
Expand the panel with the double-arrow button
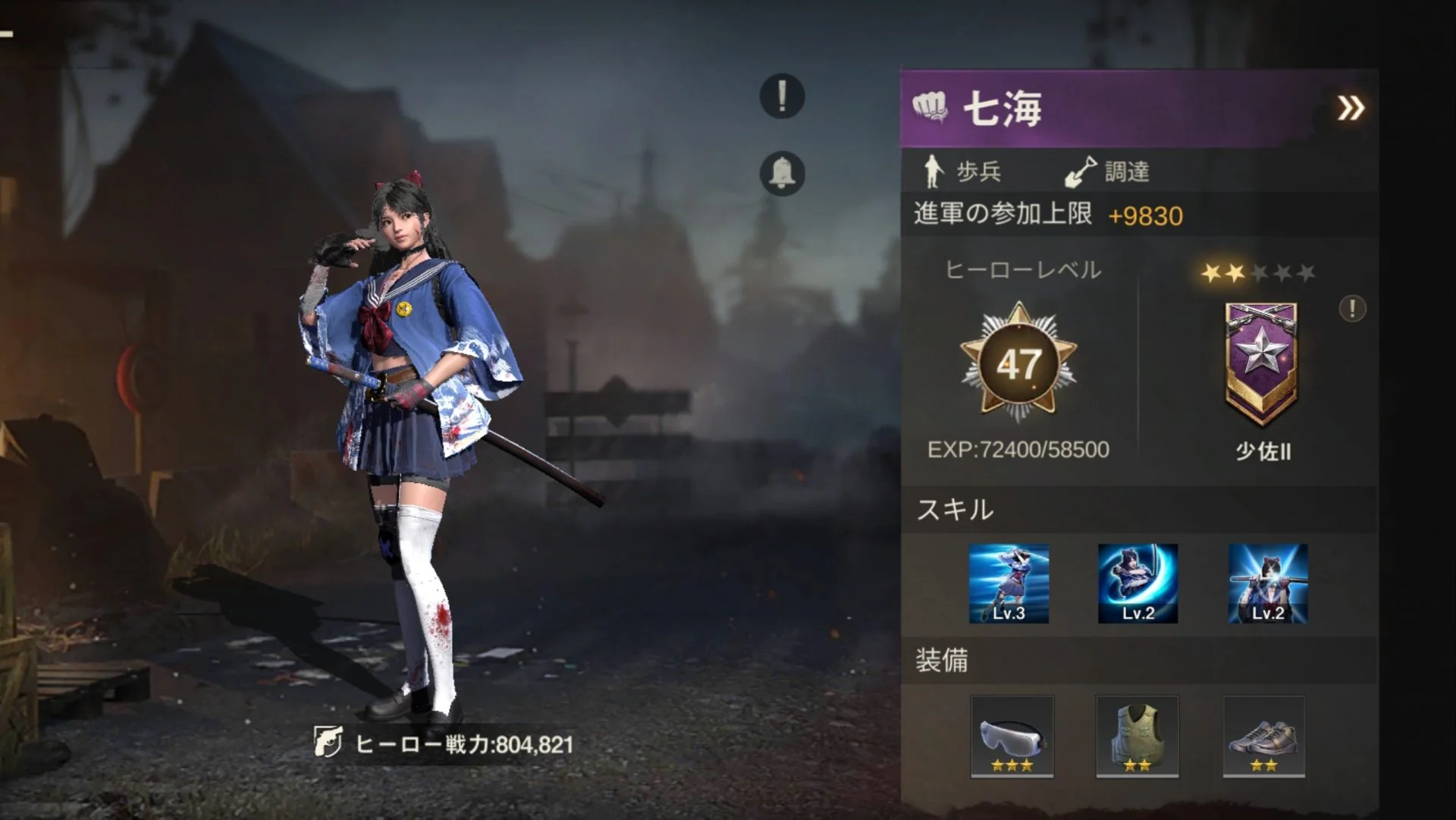pyautogui.click(x=1350, y=108)
